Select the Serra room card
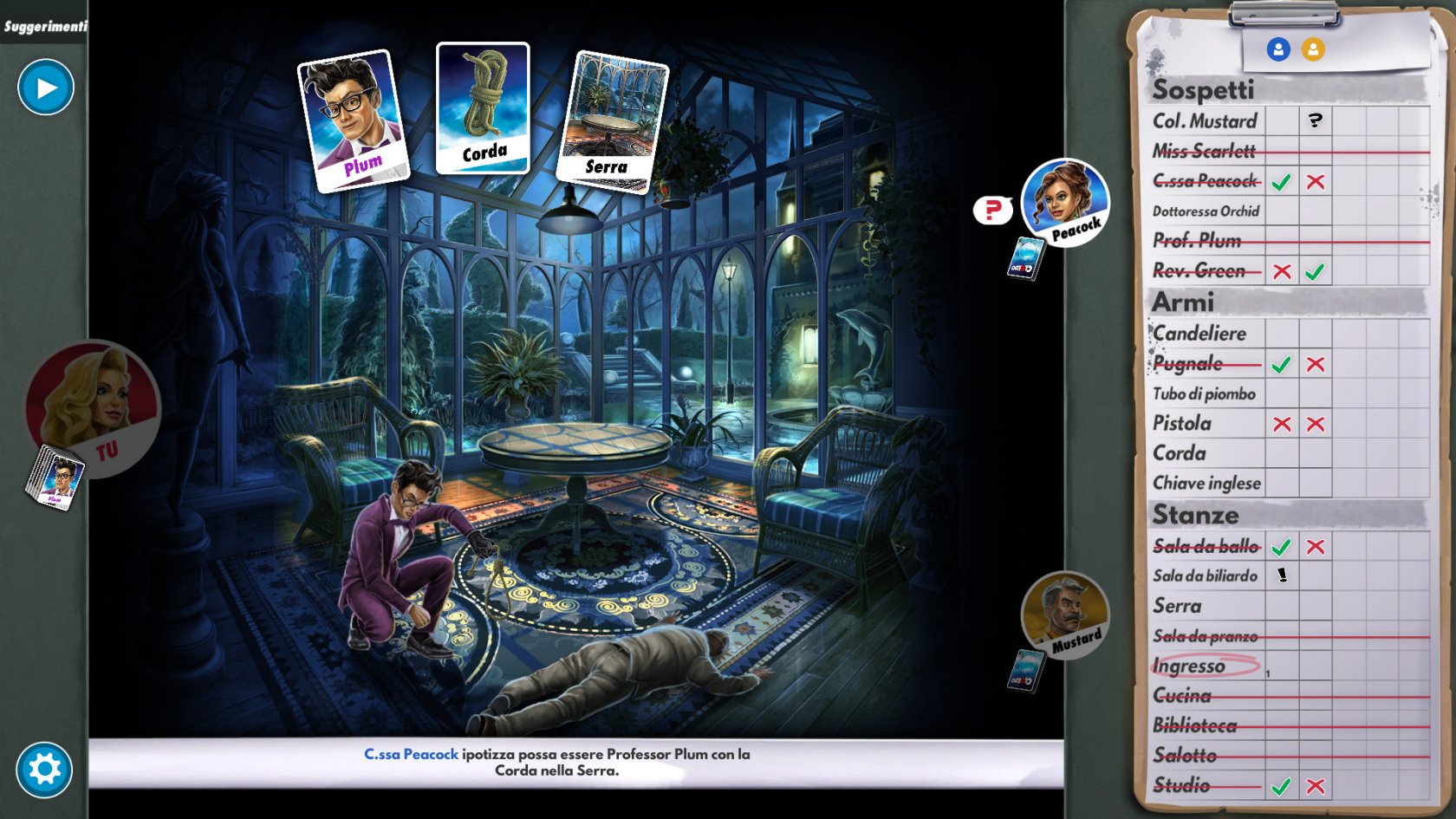The height and width of the screenshot is (819, 1456). click(x=612, y=121)
